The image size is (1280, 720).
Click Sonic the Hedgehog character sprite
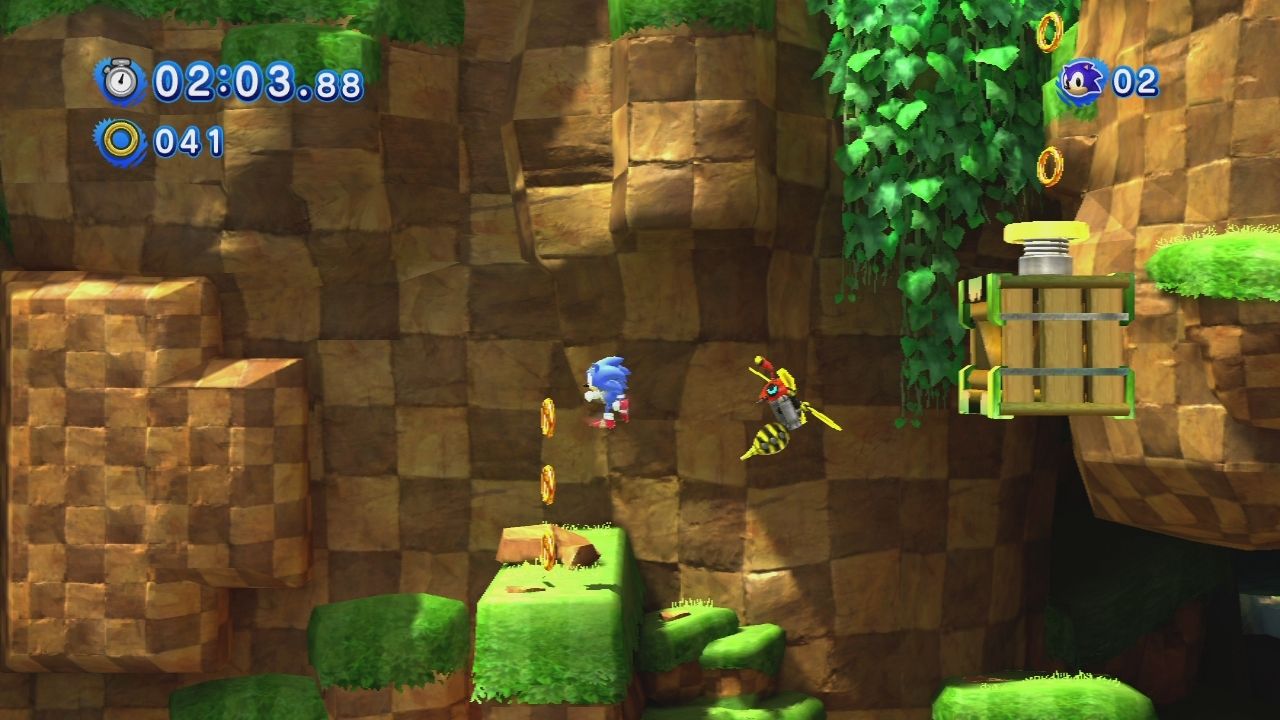click(608, 392)
